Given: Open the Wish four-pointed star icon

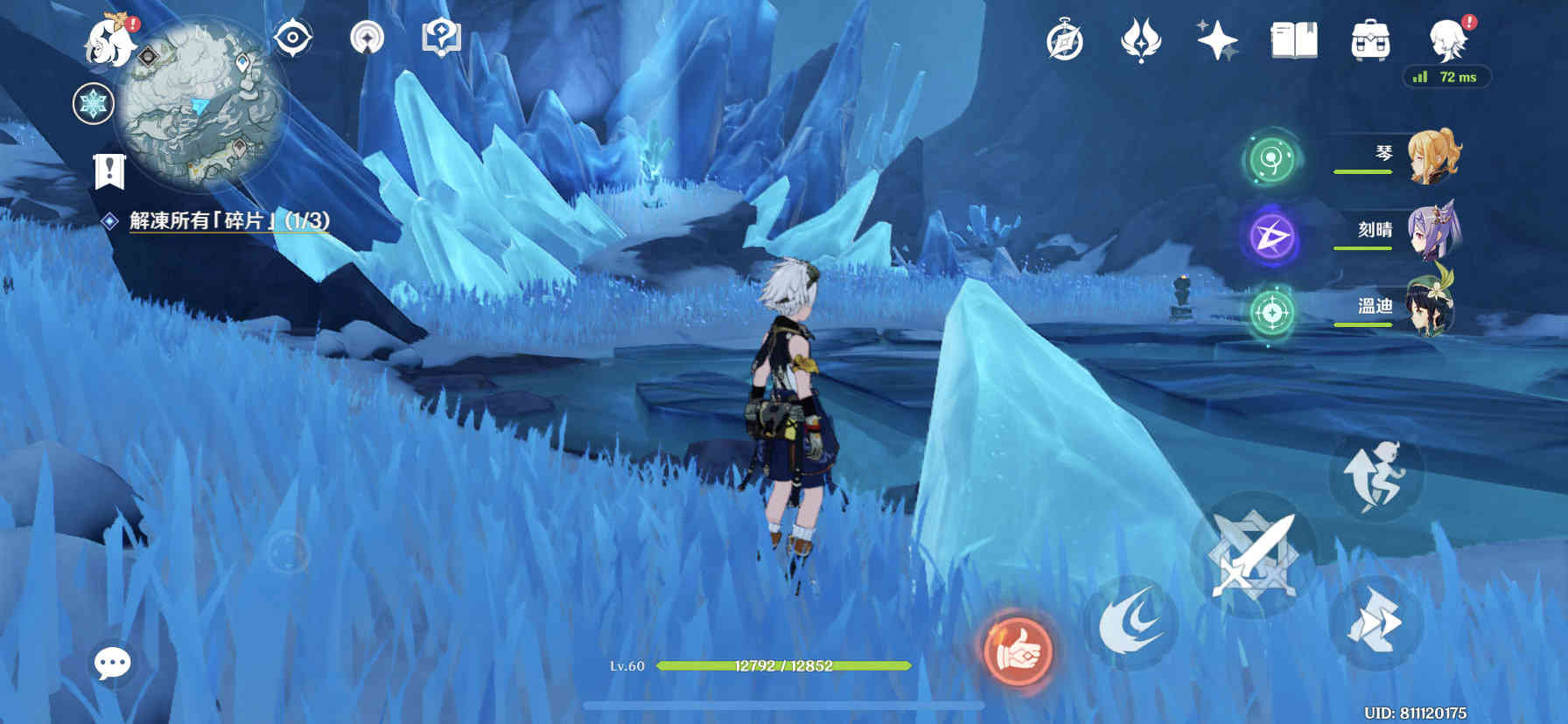Looking at the screenshot, I should click(1217, 40).
